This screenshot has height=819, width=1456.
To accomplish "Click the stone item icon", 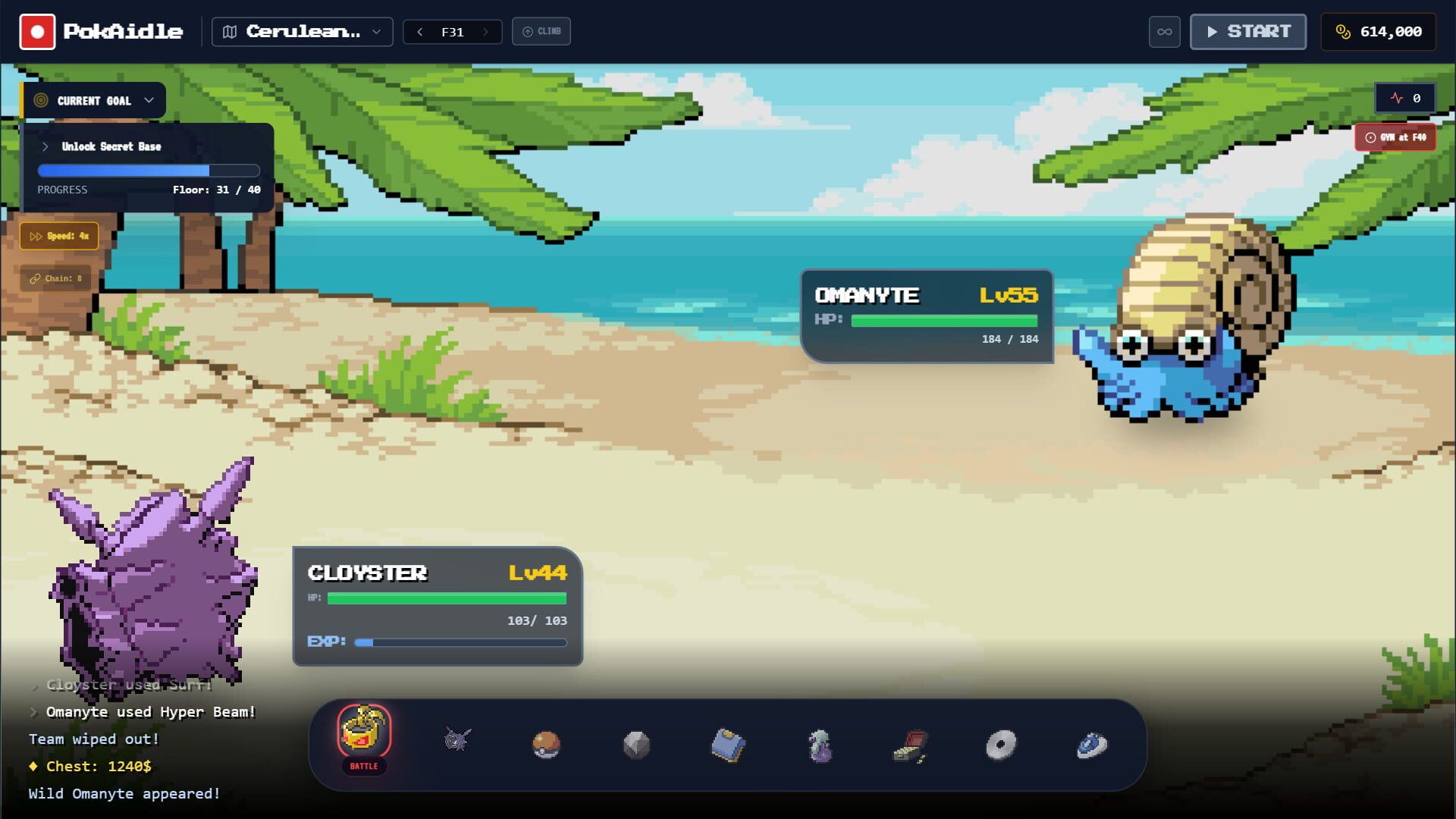I will (x=639, y=745).
